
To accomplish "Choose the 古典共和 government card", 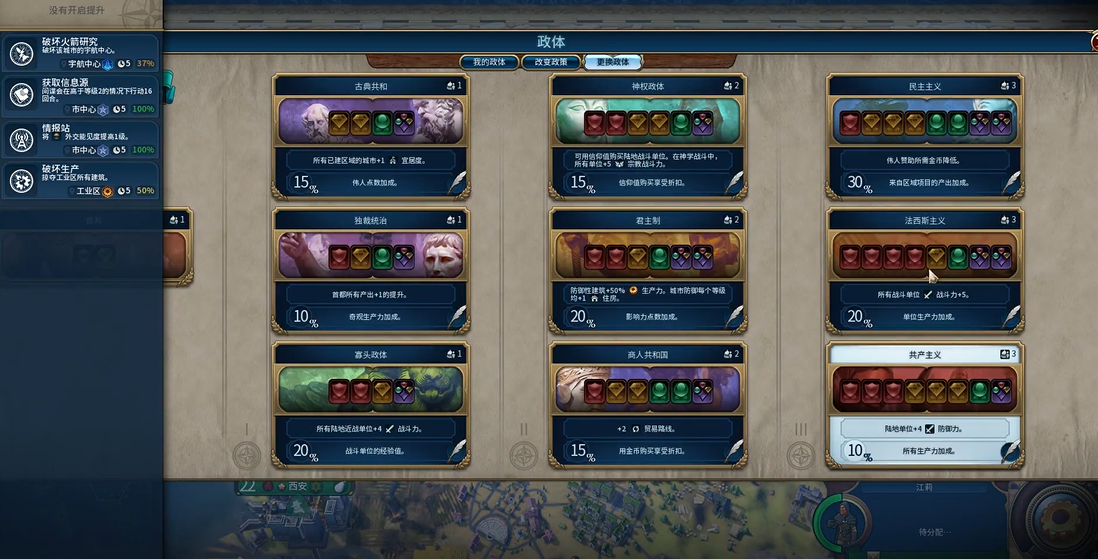I will pyautogui.click(x=371, y=135).
